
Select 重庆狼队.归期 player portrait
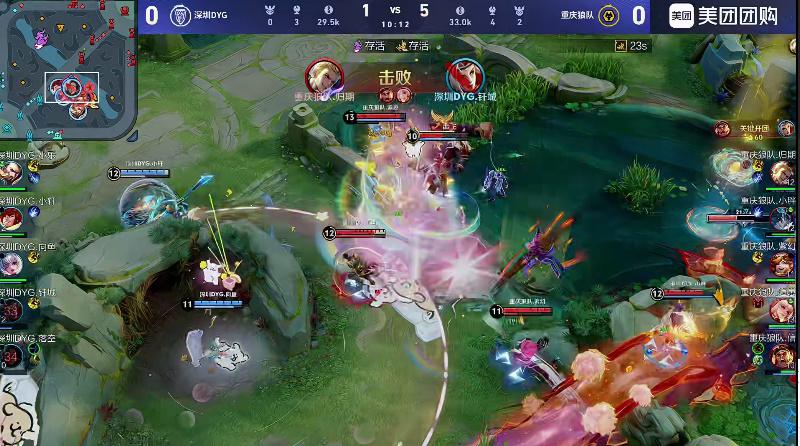click(784, 172)
